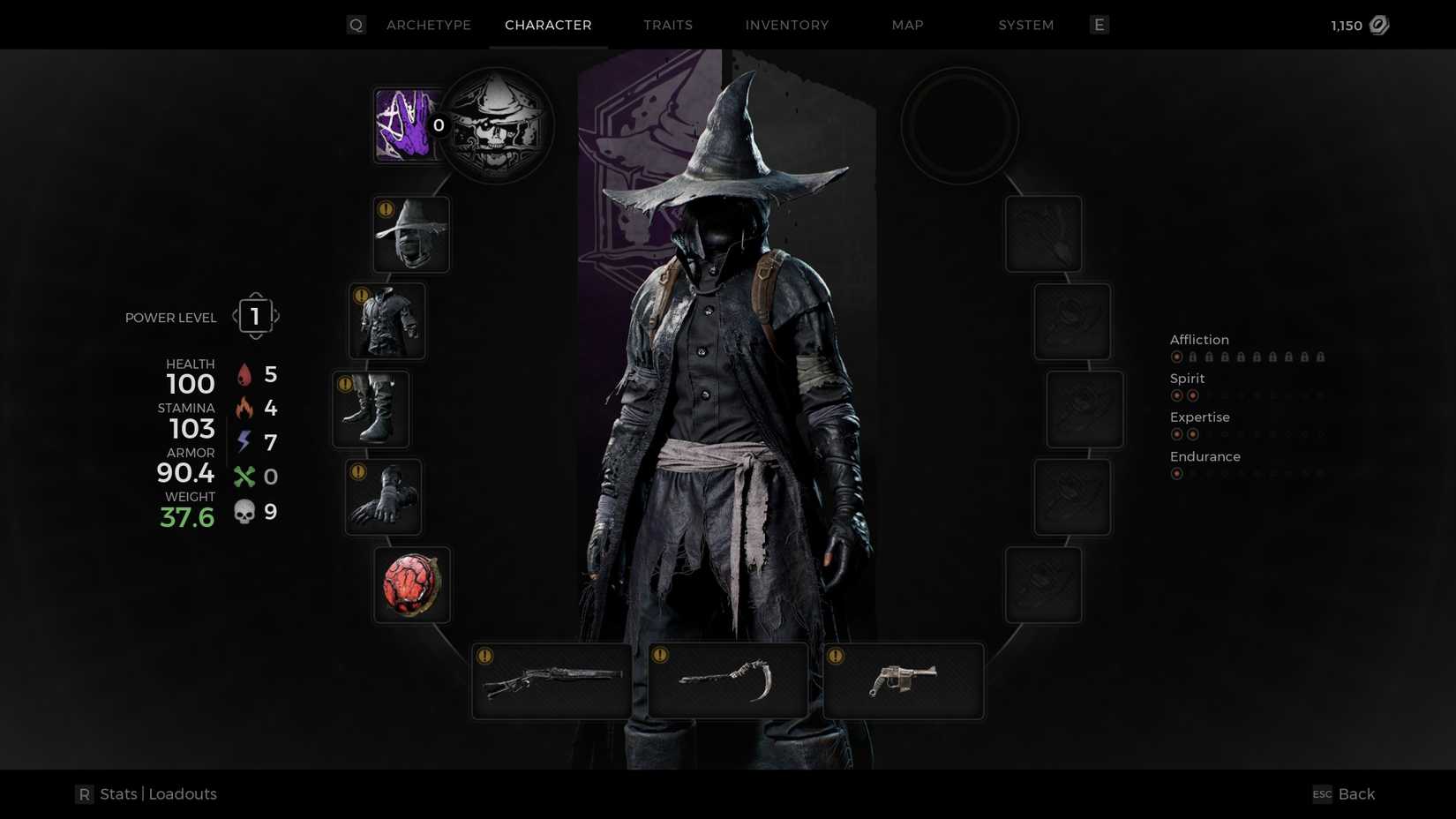Select the equipped witch hat helmet slot

point(411,233)
